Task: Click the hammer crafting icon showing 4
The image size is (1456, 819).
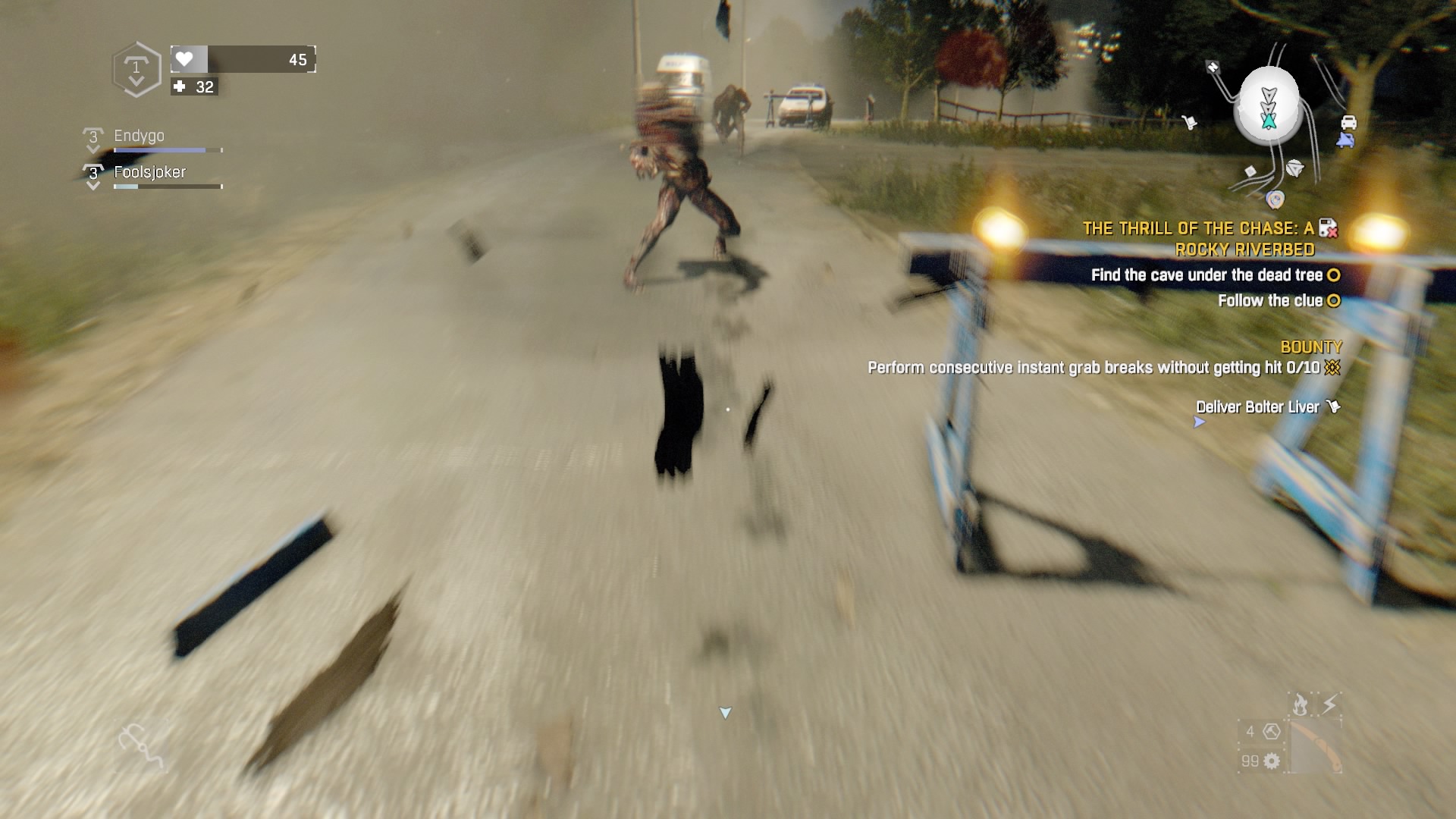Action: tap(1271, 732)
